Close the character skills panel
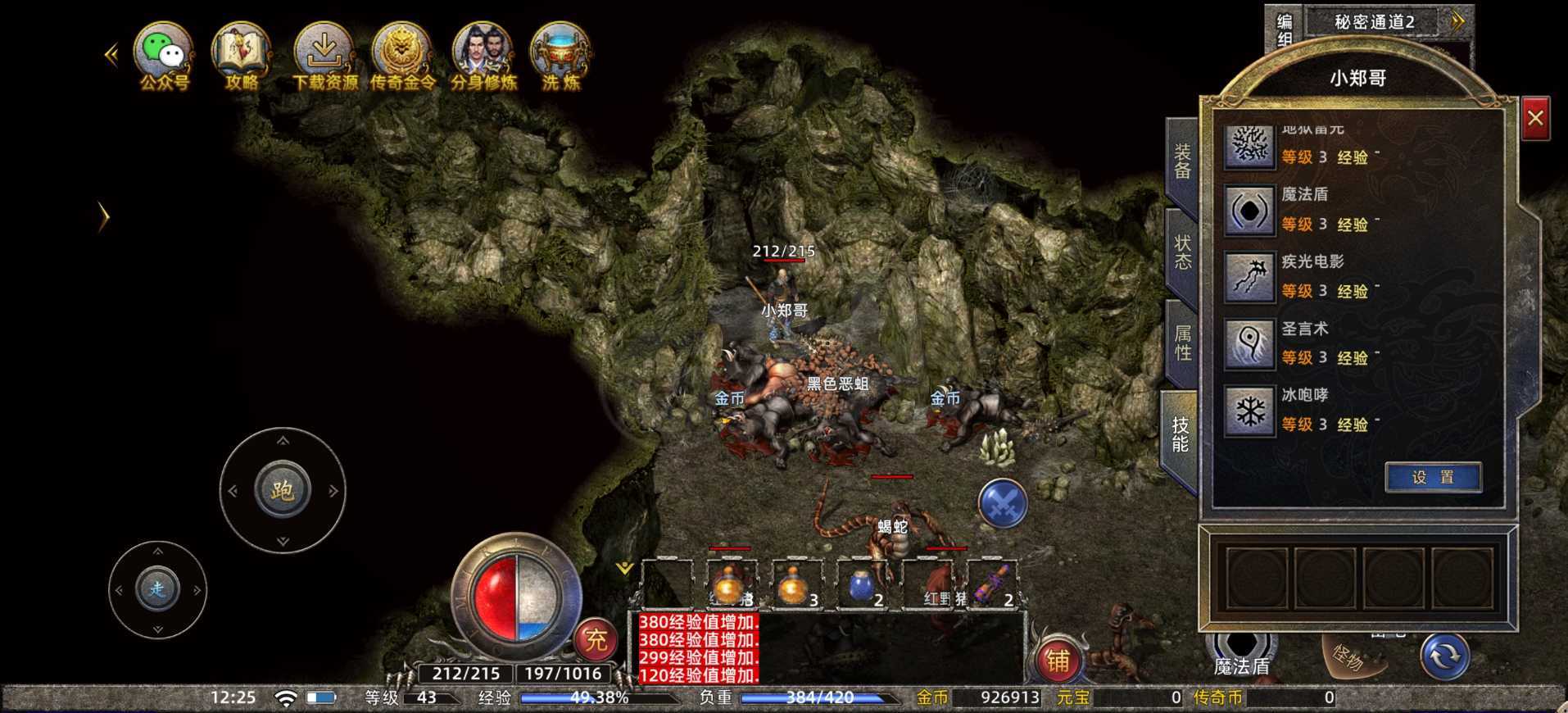The image size is (1568, 713). click(x=1535, y=119)
